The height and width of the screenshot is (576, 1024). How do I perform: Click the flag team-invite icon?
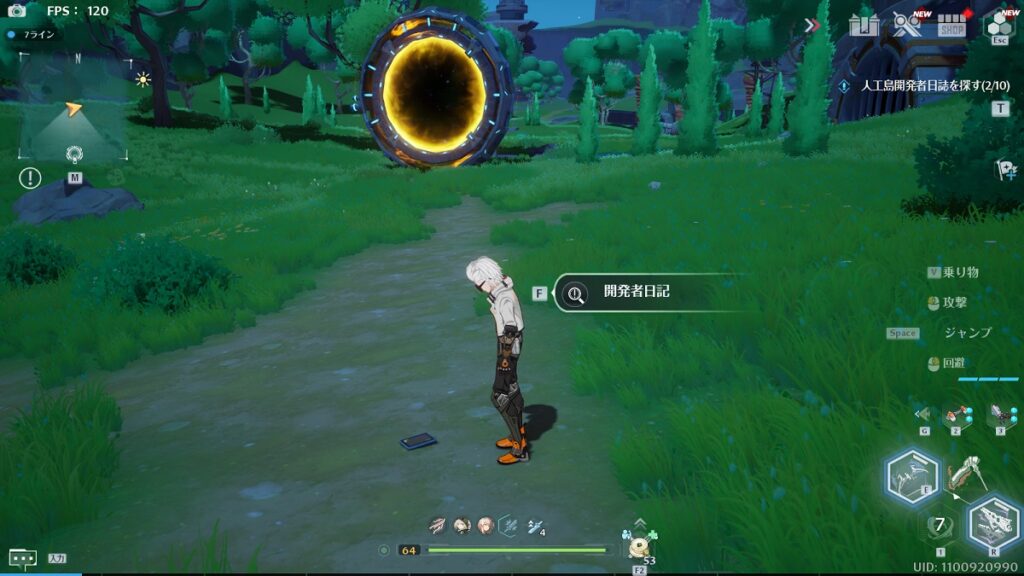[x=1004, y=168]
